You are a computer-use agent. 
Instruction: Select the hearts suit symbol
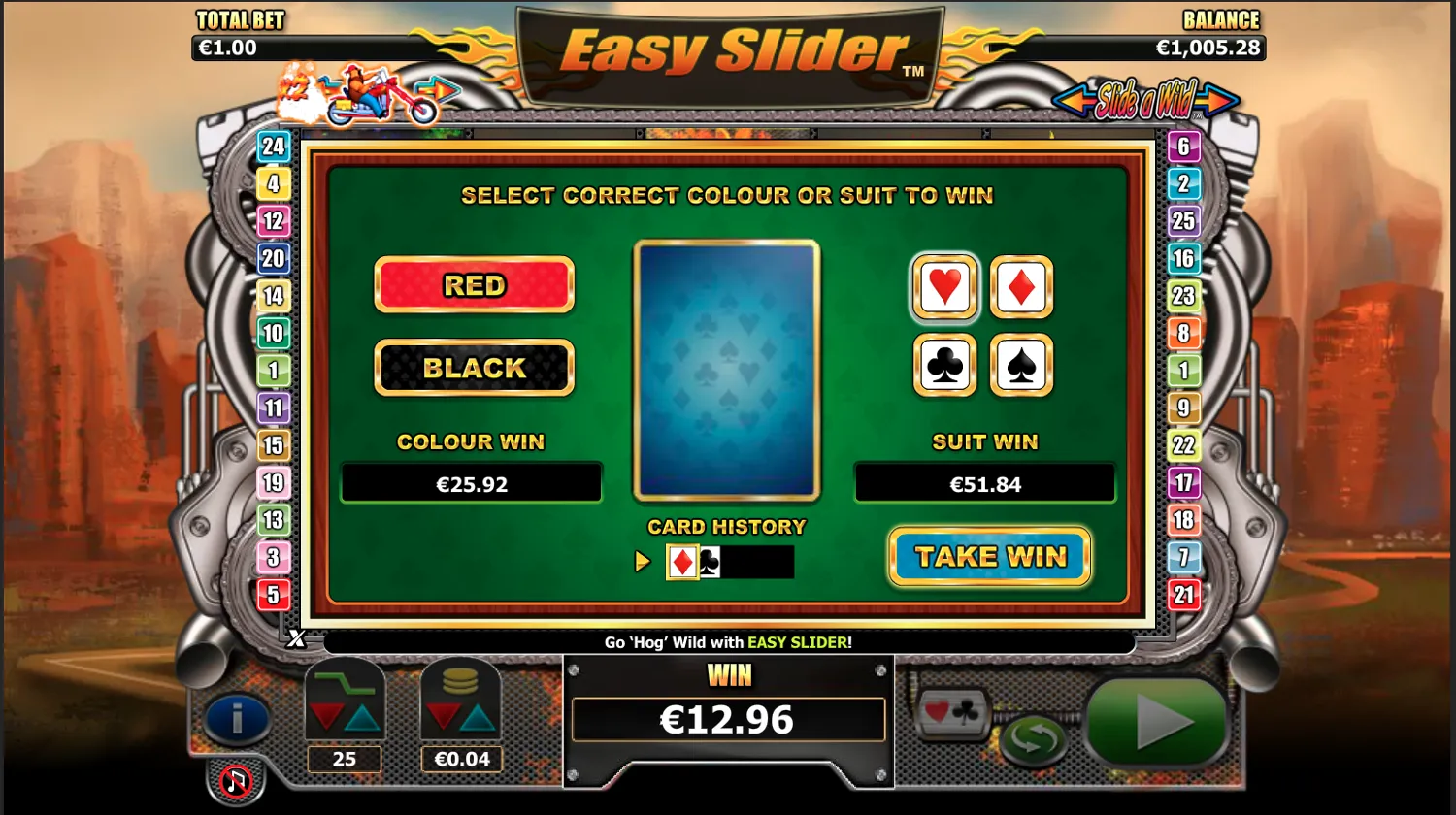943,287
